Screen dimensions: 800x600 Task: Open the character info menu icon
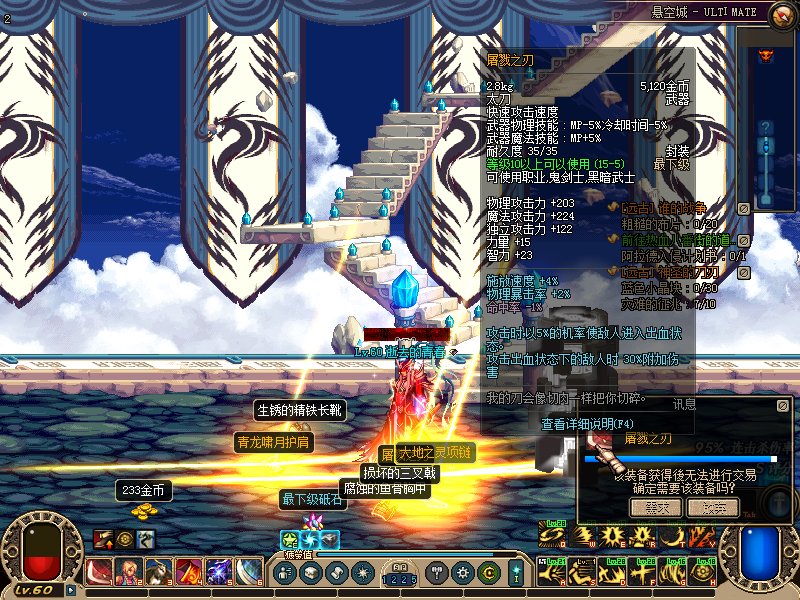coord(285,573)
